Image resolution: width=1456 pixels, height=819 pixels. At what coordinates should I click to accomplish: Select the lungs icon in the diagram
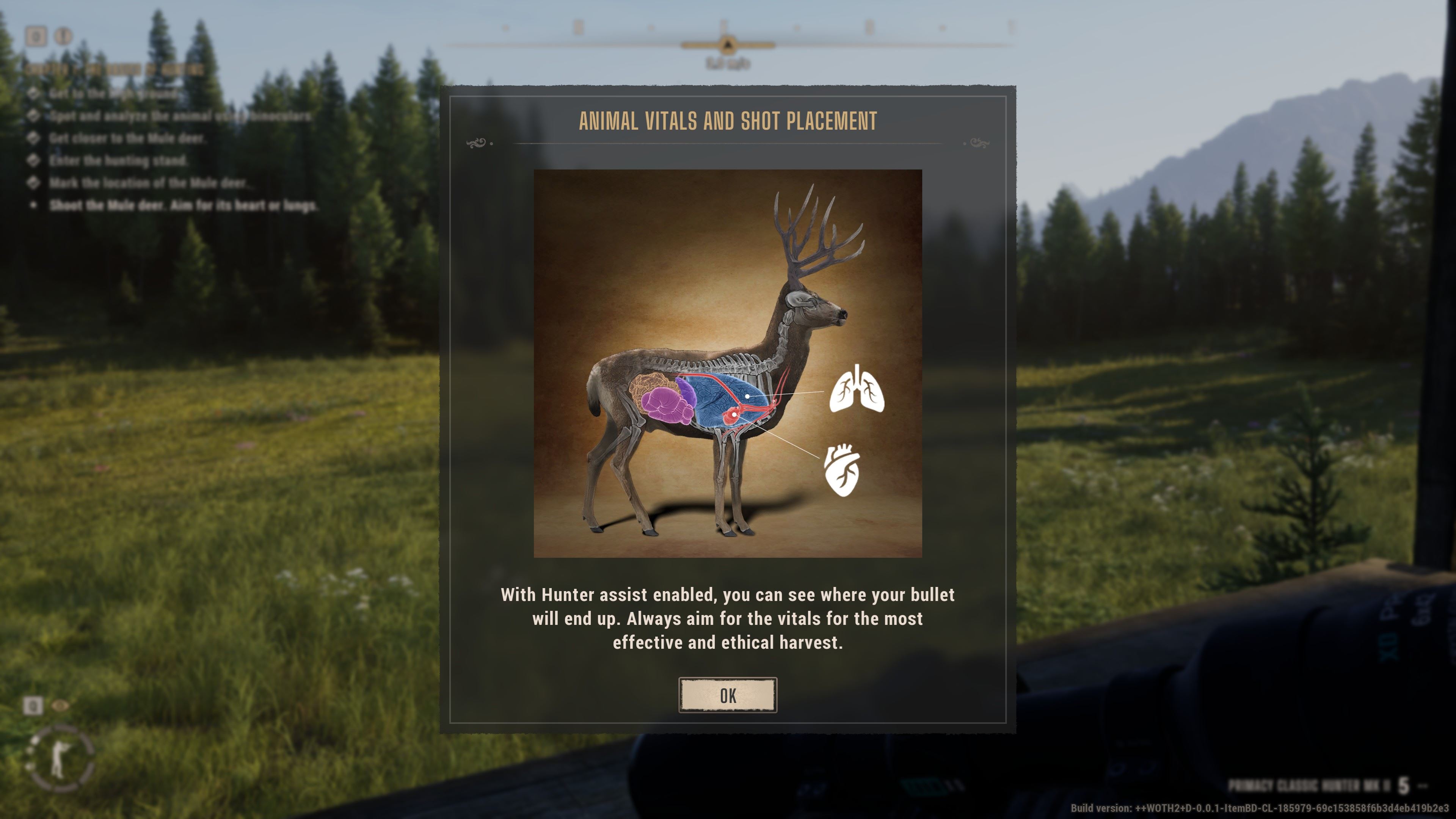tap(856, 389)
